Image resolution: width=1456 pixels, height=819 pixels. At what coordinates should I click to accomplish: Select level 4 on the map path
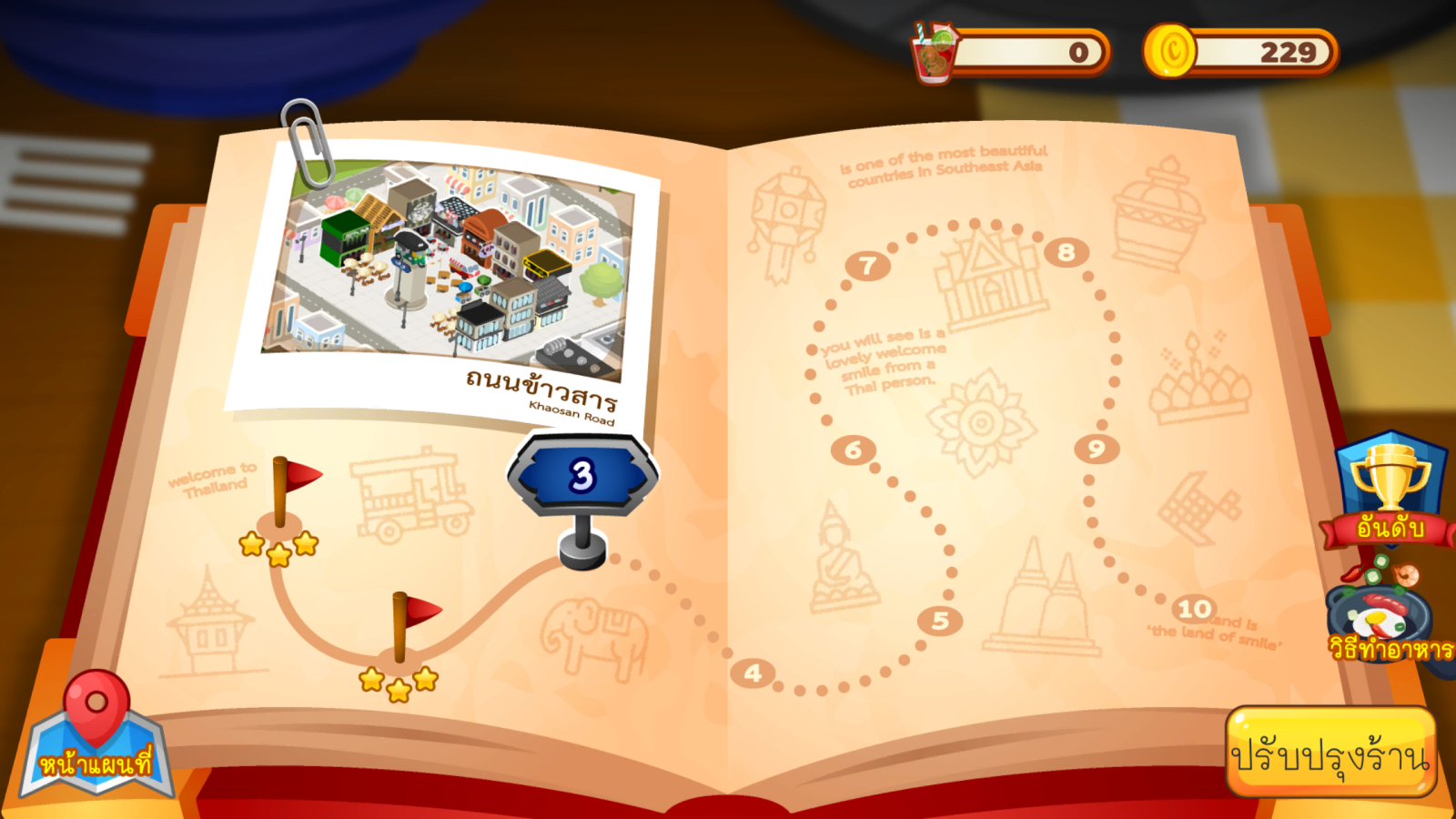tap(753, 673)
